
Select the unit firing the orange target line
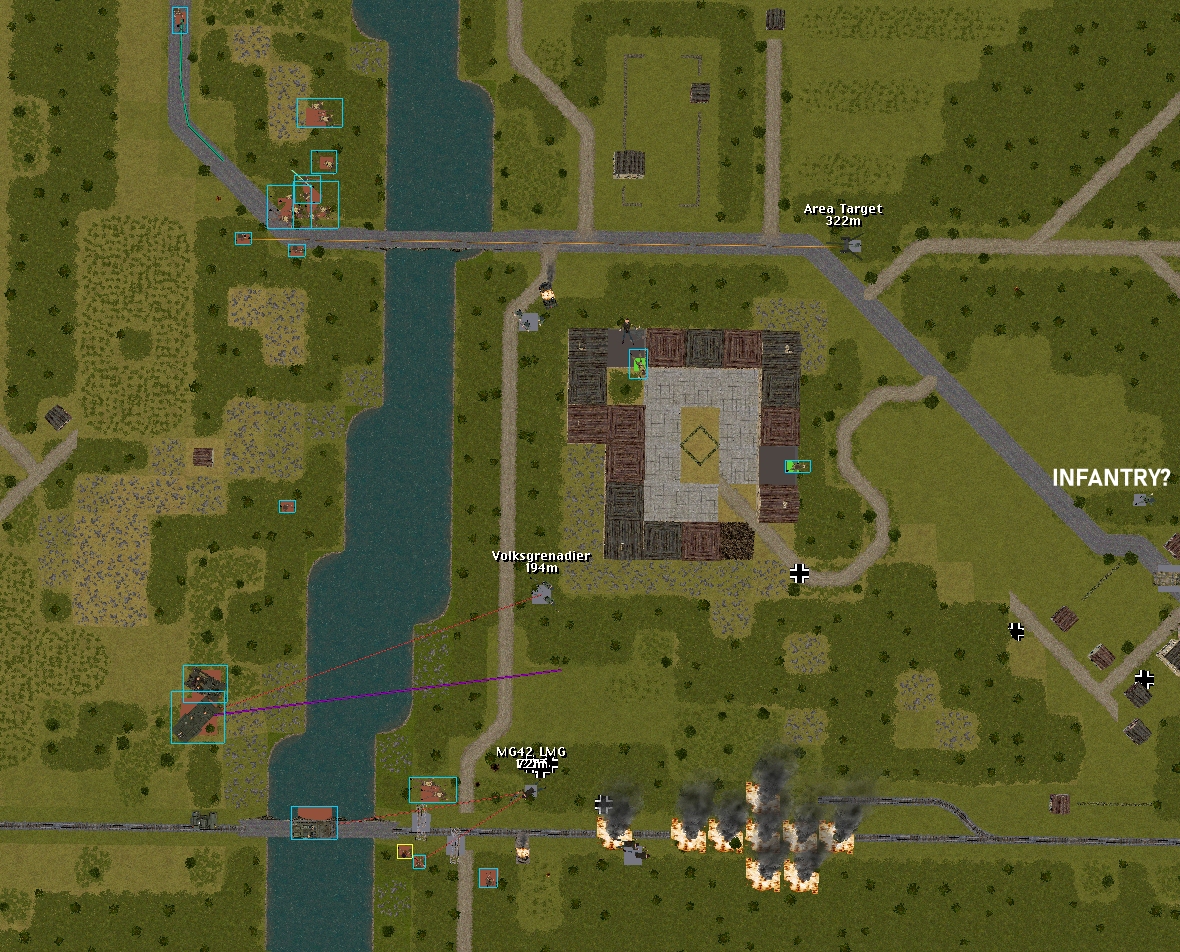point(243,239)
